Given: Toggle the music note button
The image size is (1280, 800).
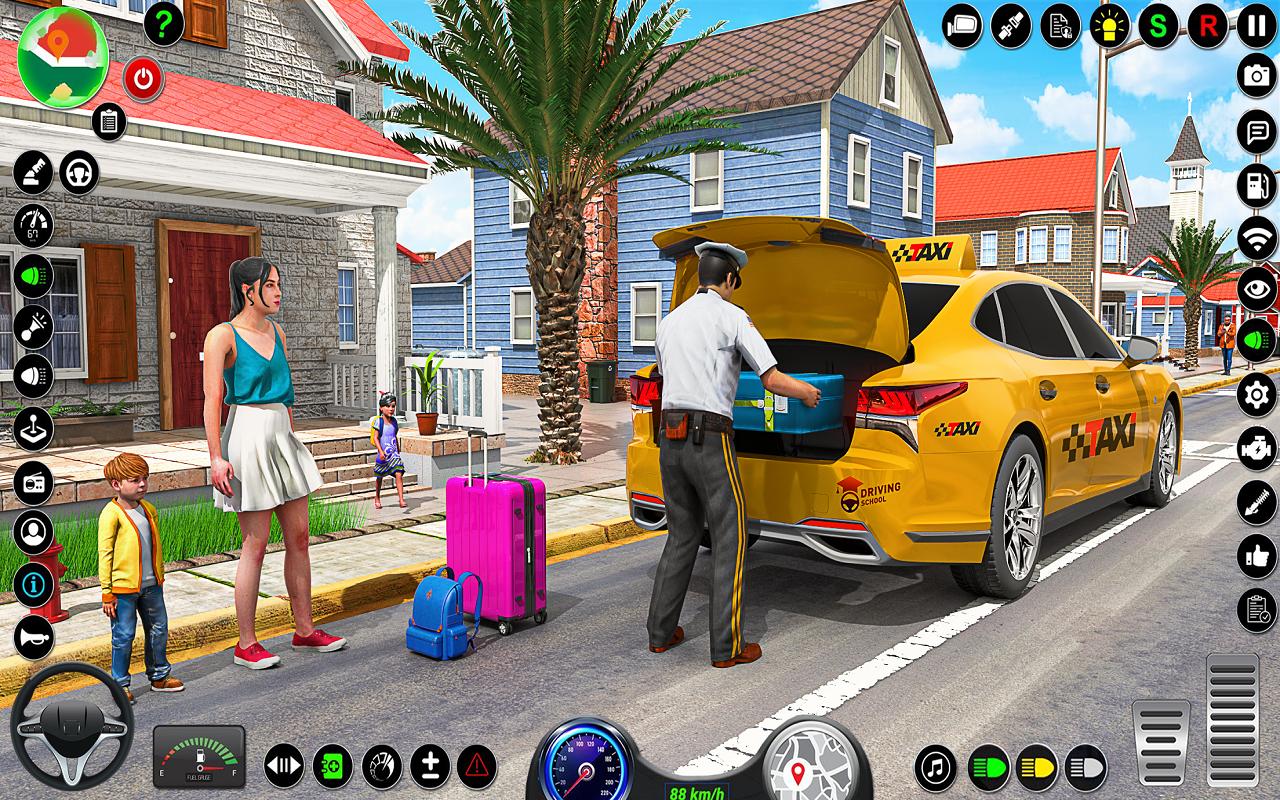Looking at the screenshot, I should pos(935,768).
